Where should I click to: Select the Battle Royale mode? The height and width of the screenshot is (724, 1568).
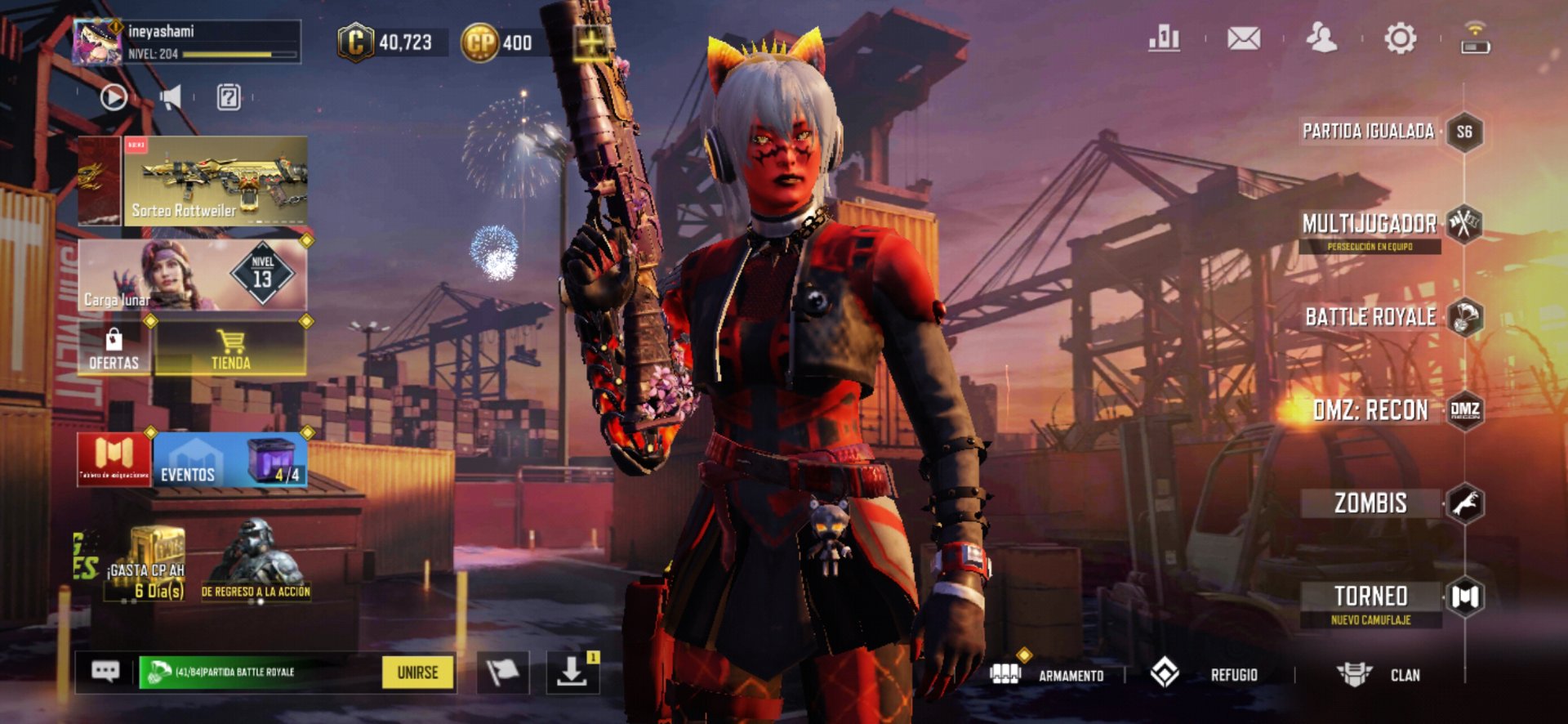[1380, 317]
